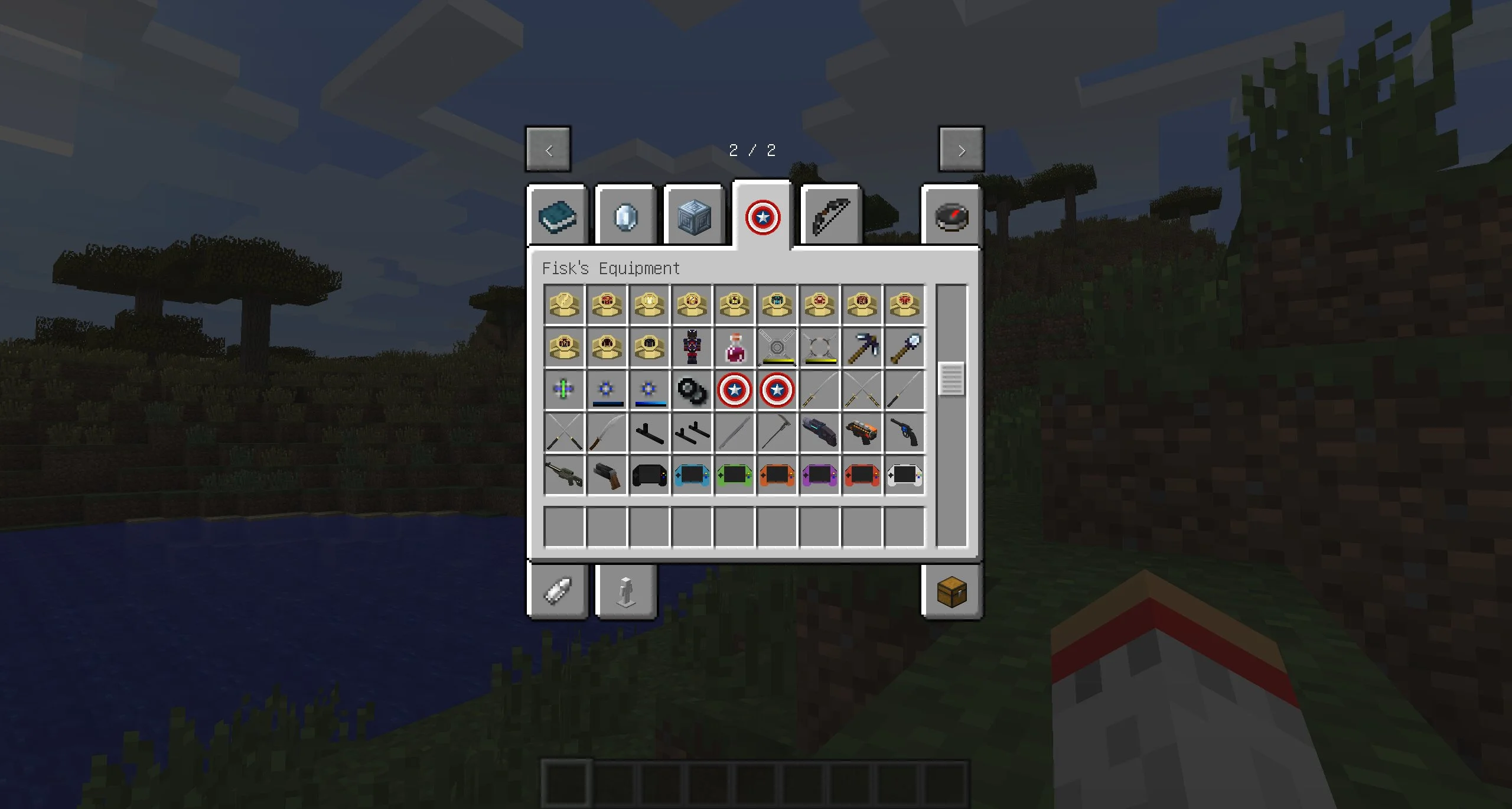
Task: Grab the purple handheld console
Action: [x=819, y=475]
